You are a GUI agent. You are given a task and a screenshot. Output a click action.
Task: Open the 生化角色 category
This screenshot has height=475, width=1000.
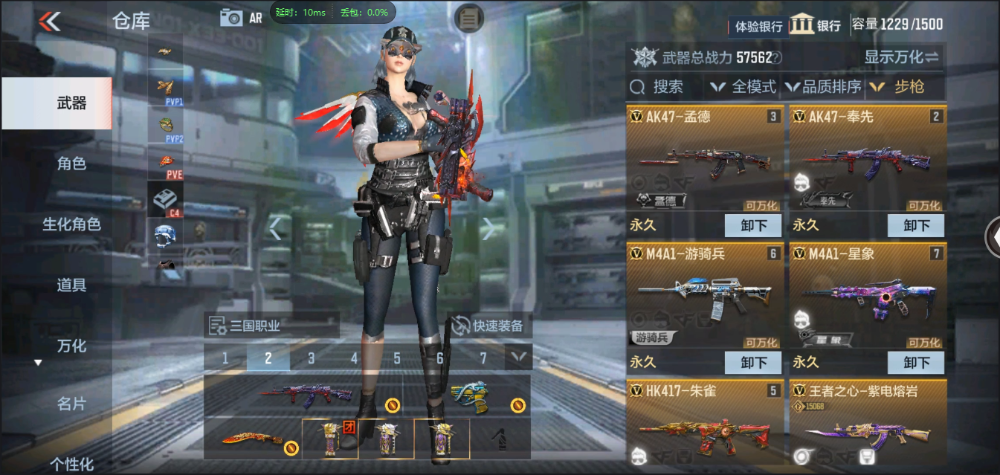pos(70,224)
